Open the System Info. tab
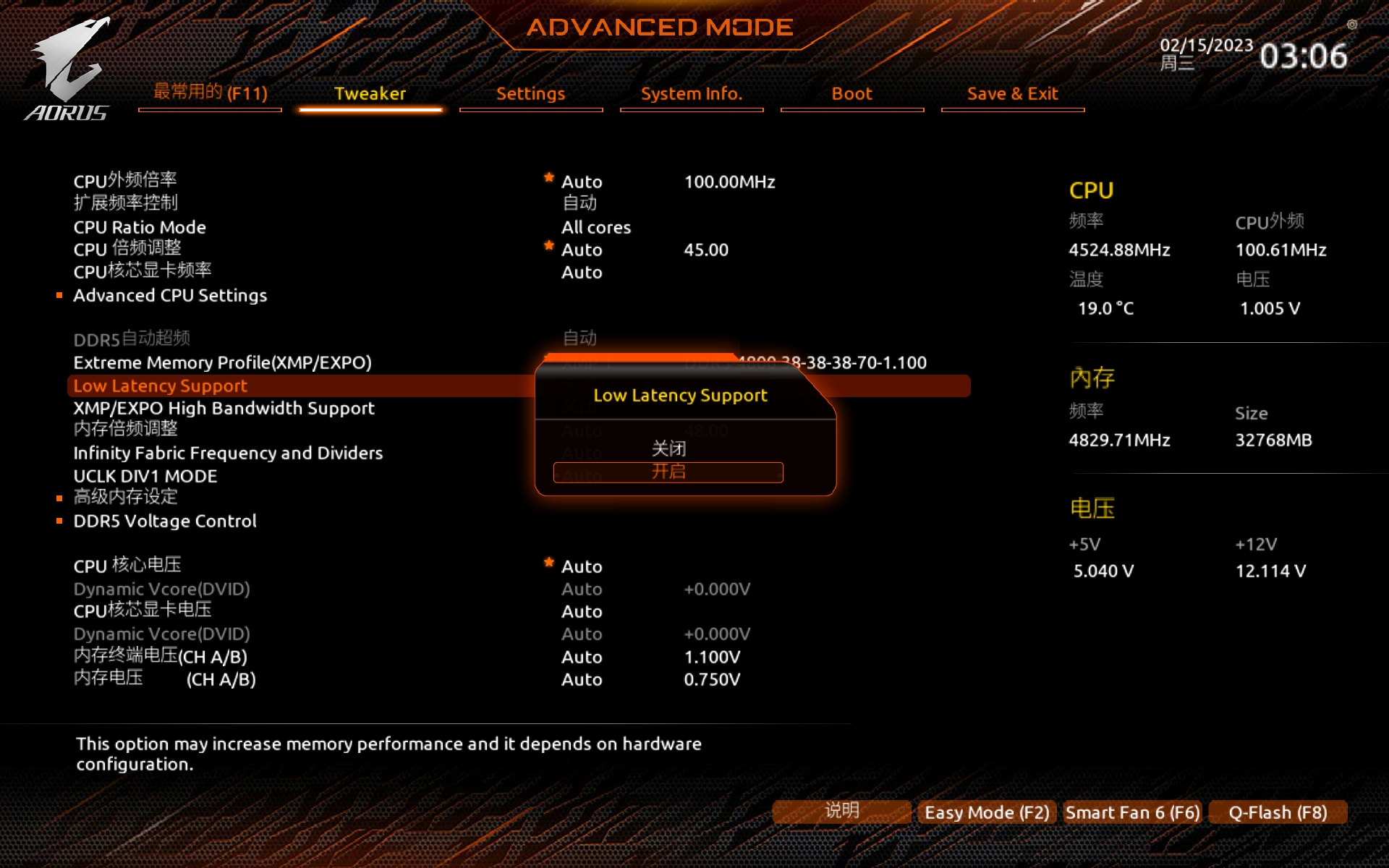Viewport: 1389px width, 868px height. [691, 94]
